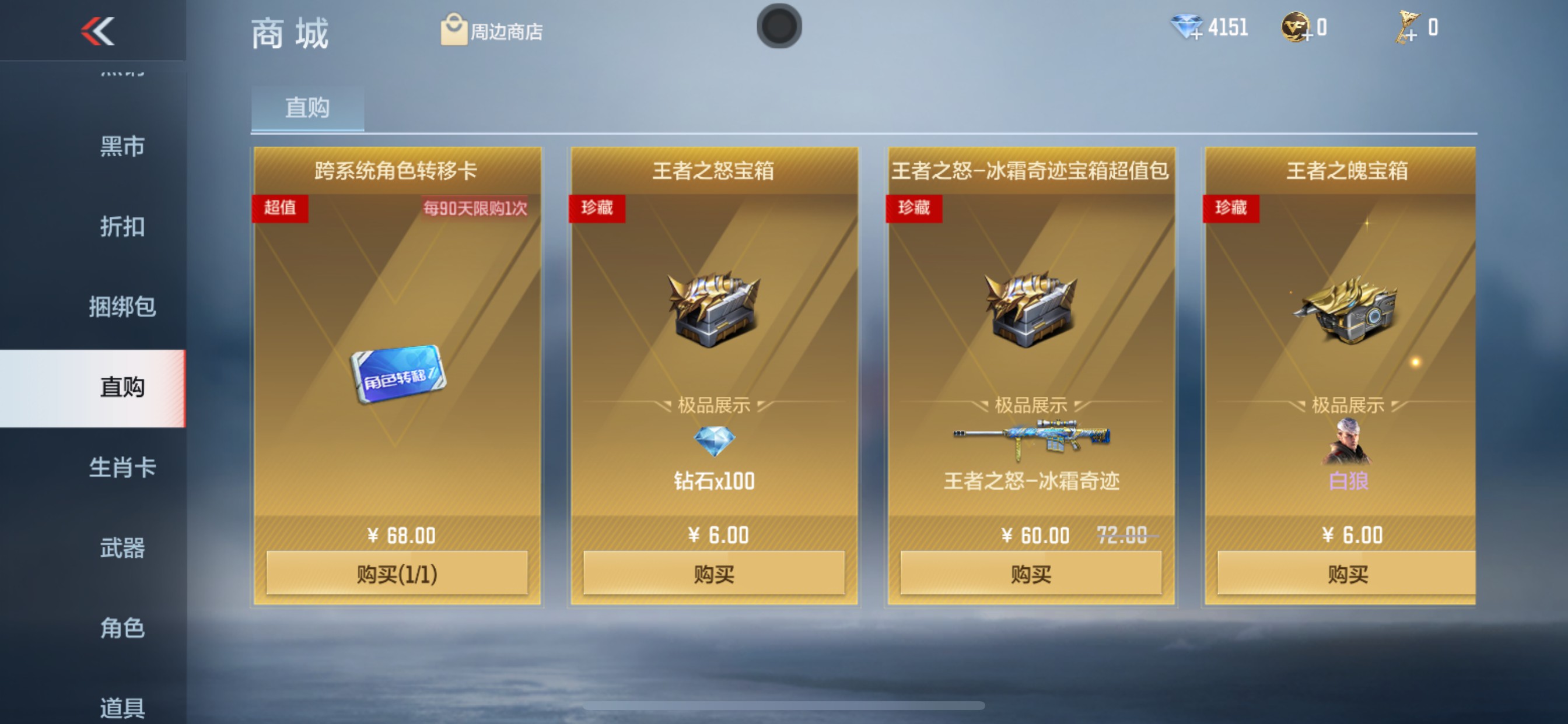
Task: Select the 黑市 sidebar category
Action: 122,146
